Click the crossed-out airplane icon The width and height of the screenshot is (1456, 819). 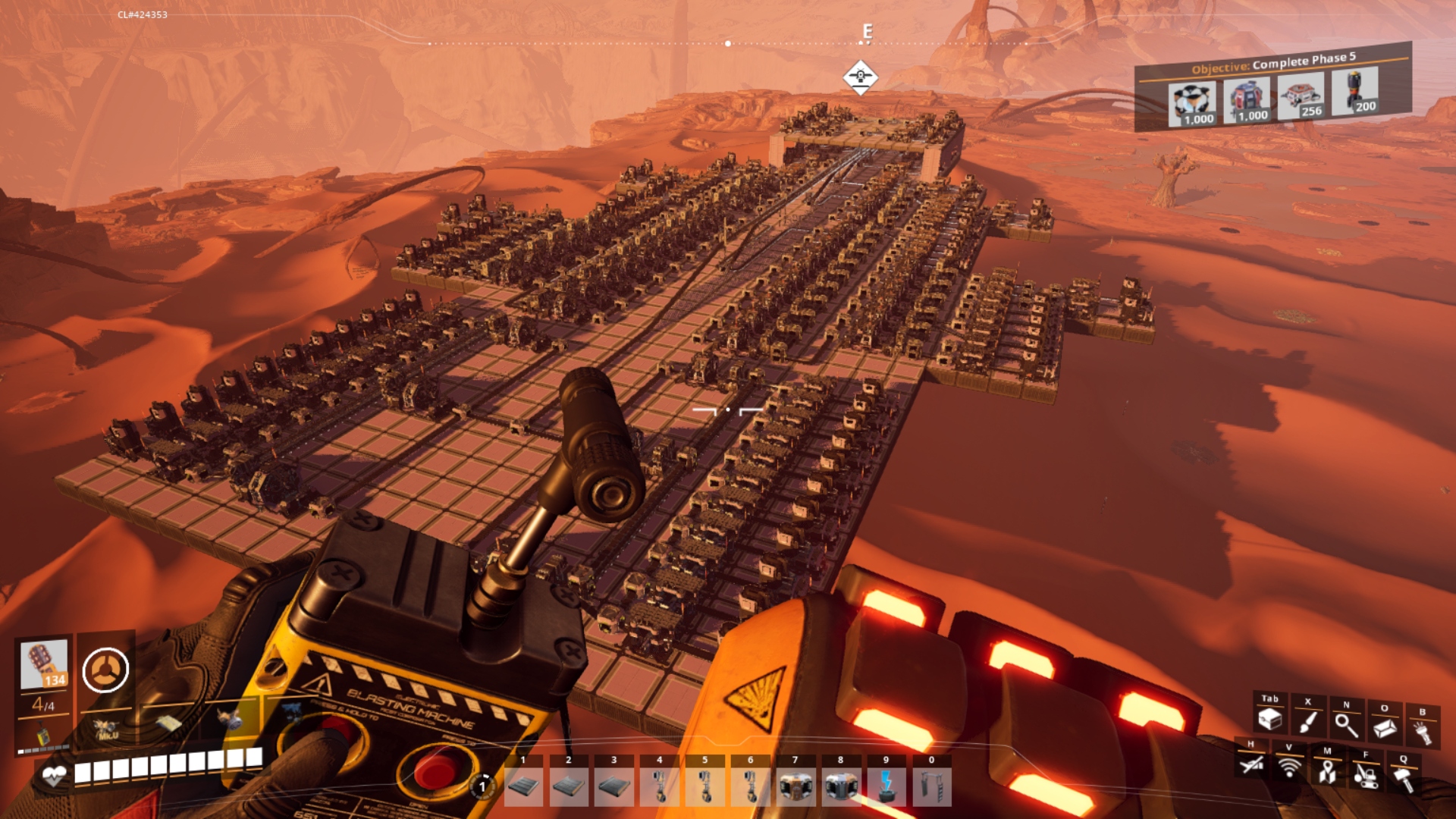click(x=1250, y=764)
